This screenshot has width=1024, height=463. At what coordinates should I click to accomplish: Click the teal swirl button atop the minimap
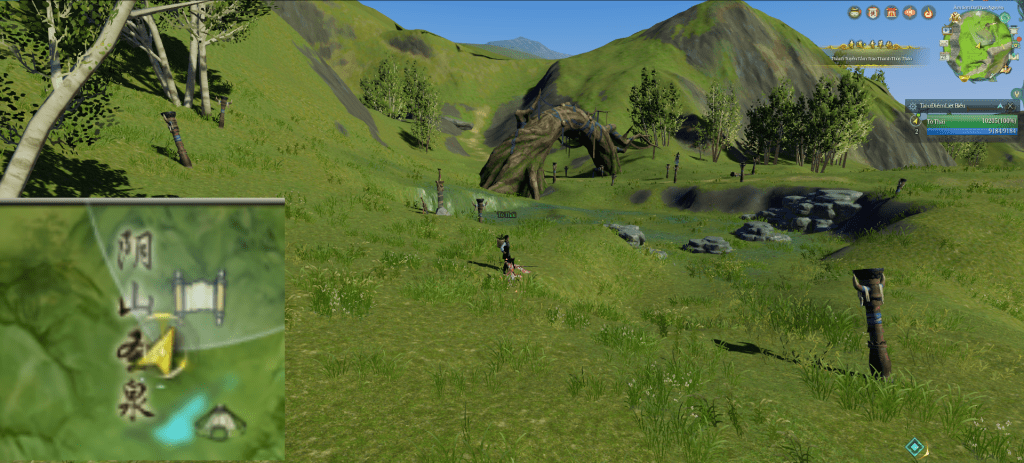1003,16
